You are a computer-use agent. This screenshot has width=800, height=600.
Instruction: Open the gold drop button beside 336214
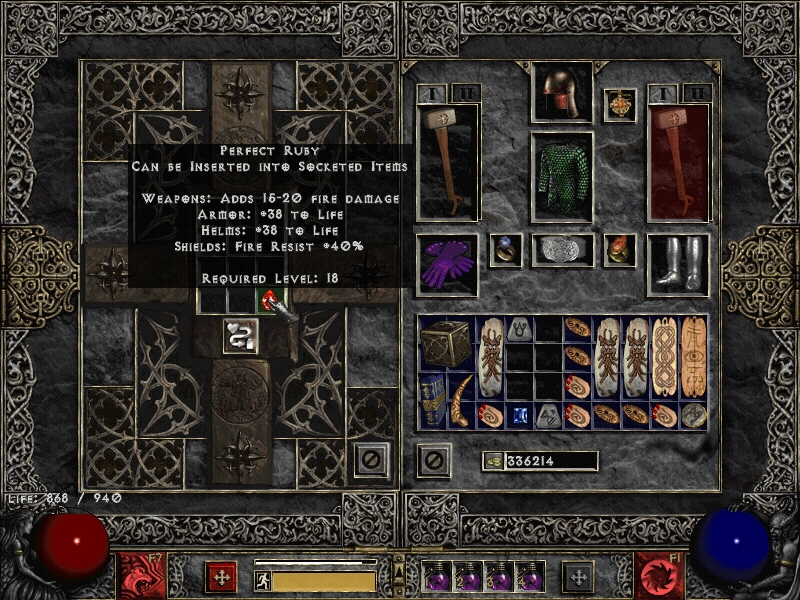coord(493,461)
